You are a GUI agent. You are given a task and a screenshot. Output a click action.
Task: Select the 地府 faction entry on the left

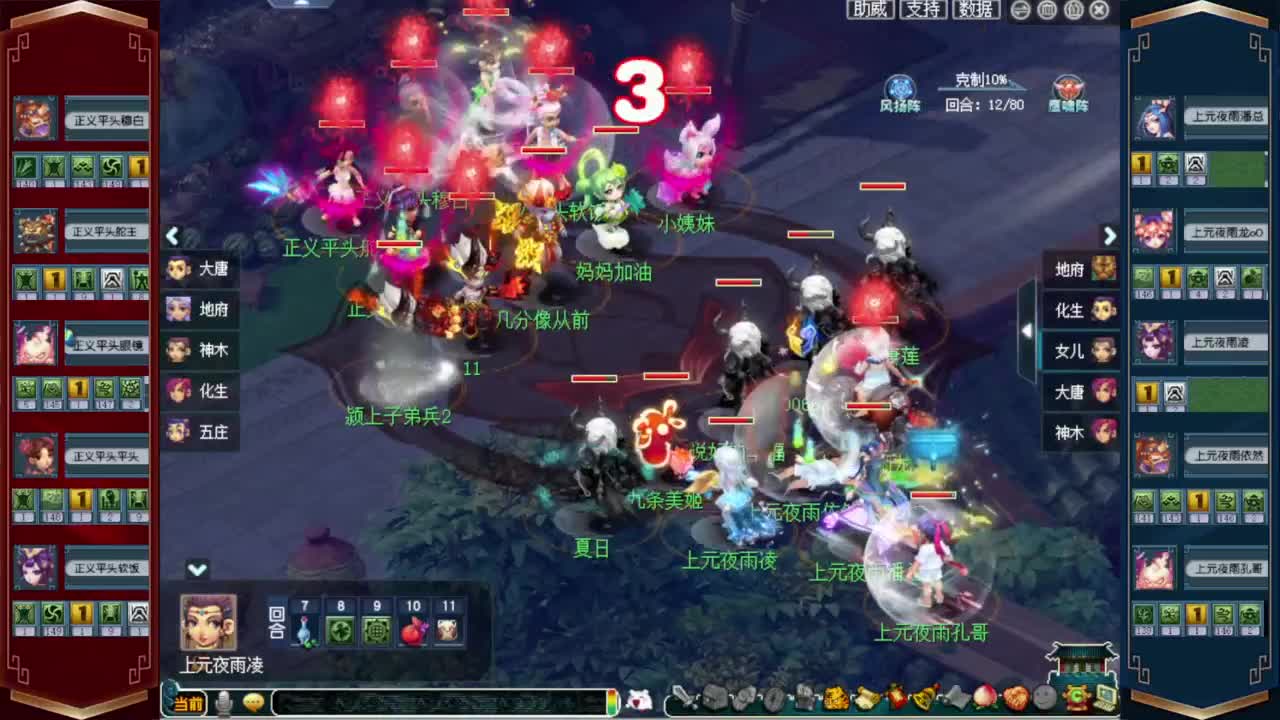[201, 311]
